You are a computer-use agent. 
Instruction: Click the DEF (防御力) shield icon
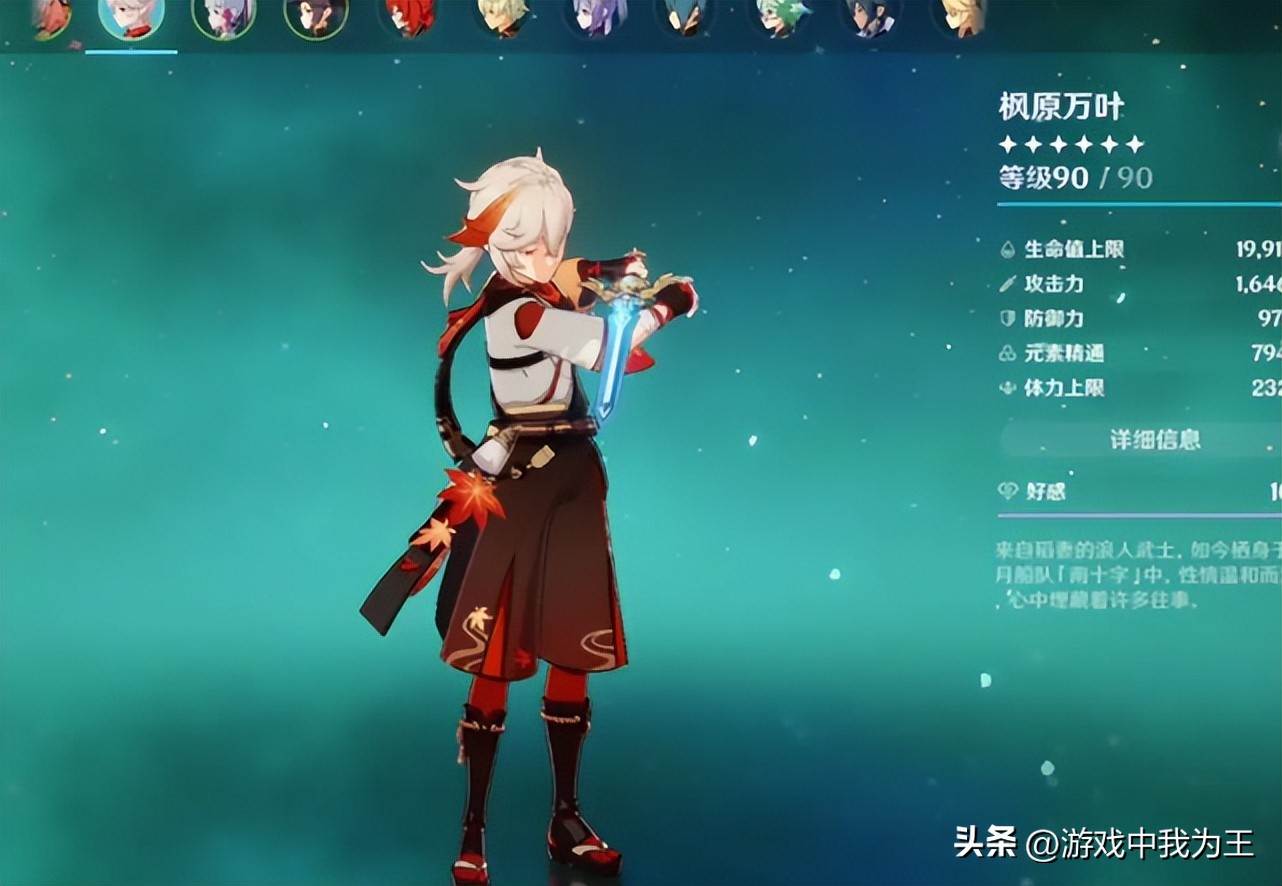coord(1007,319)
